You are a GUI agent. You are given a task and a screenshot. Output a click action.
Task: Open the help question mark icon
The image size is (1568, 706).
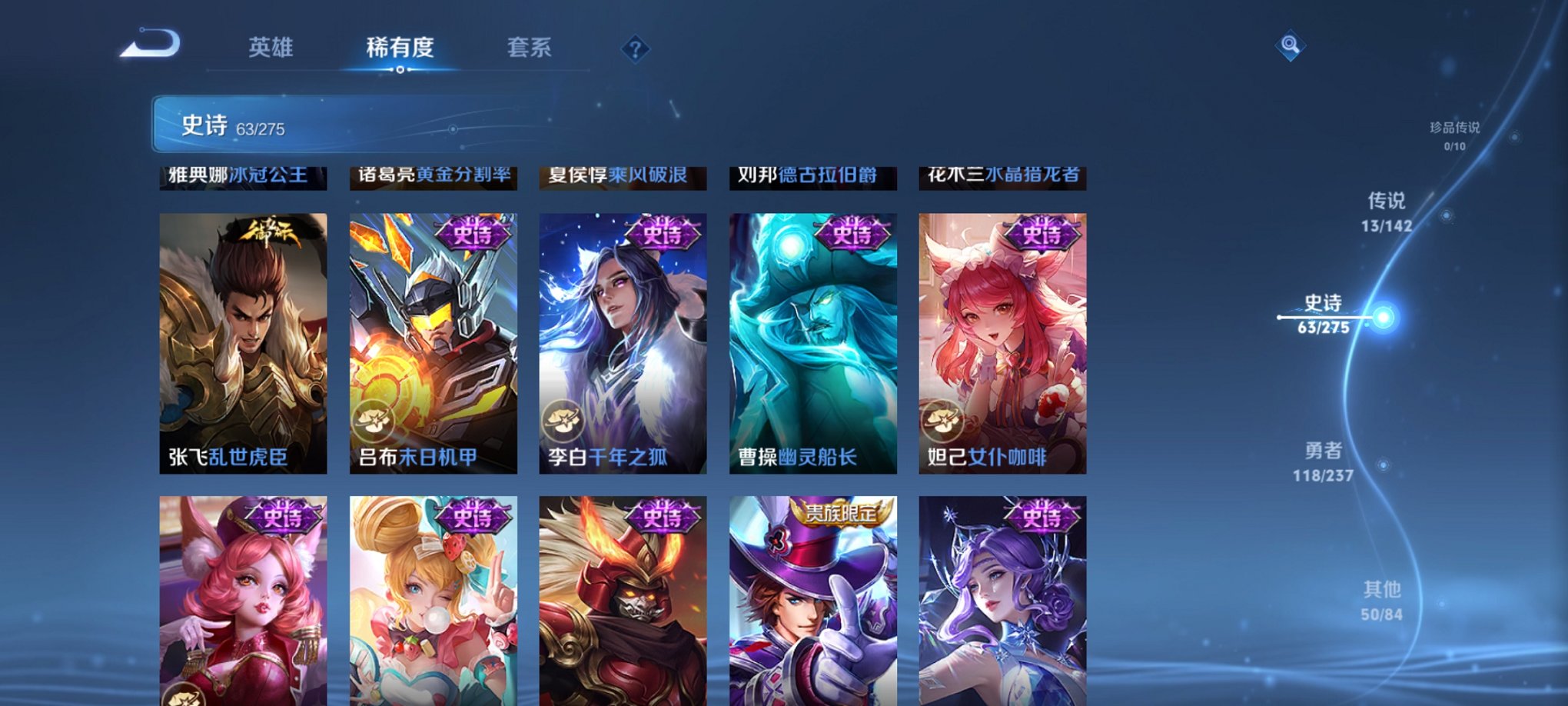point(634,49)
